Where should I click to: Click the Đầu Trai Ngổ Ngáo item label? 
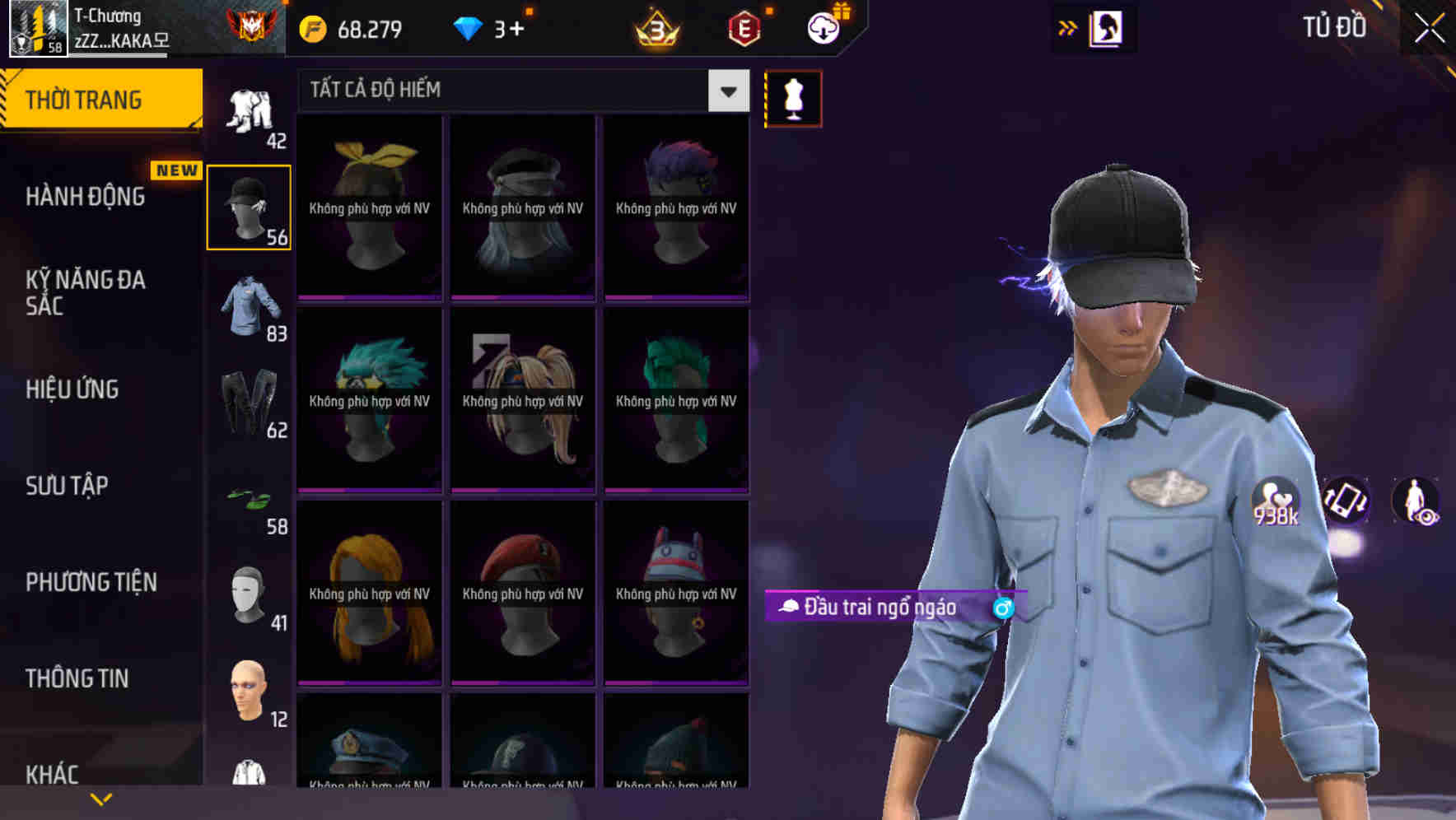pyautogui.click(x=881, y=608)
